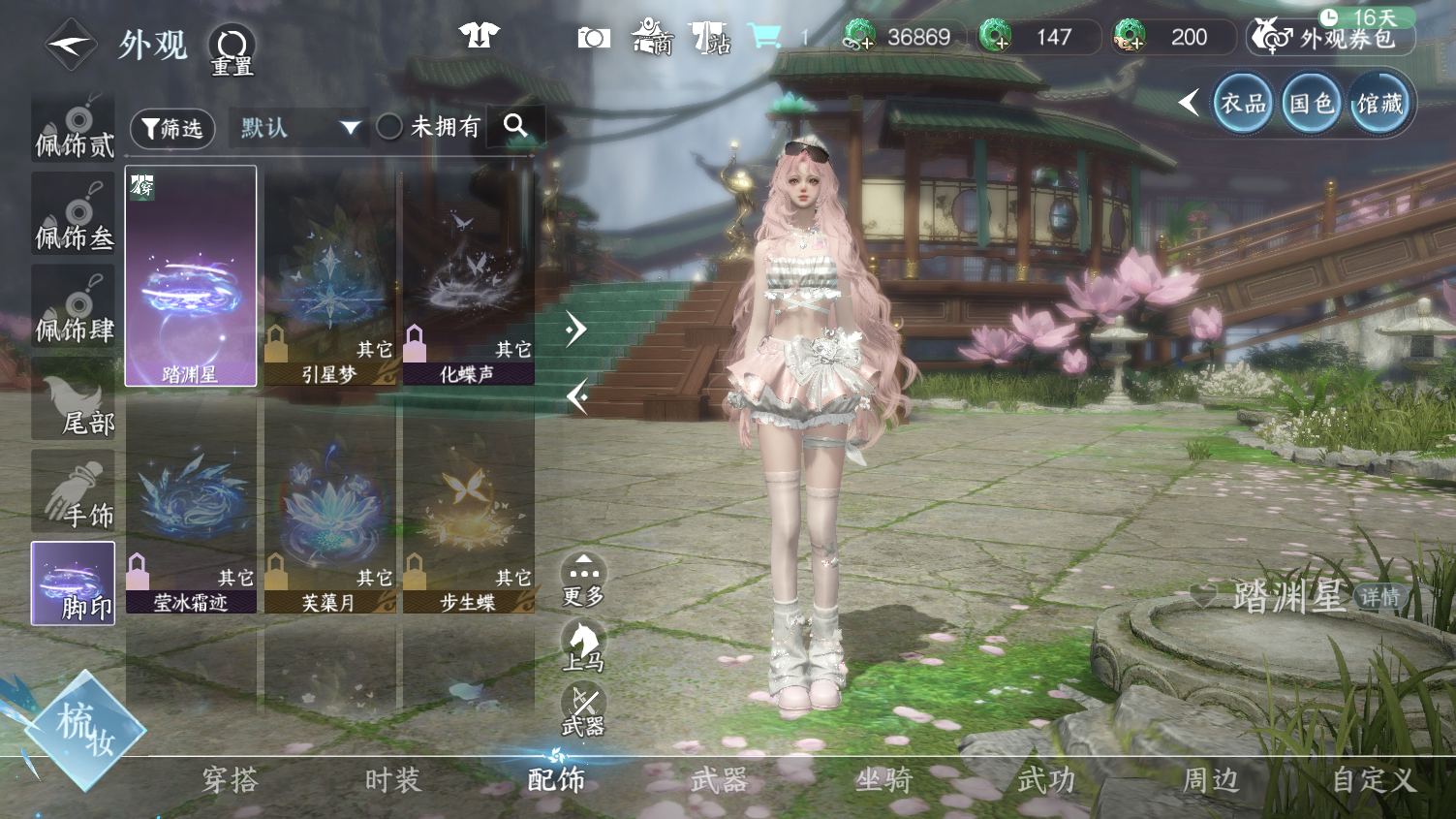Open the 佩饰贰 accessory category

[x=74, y=127]
